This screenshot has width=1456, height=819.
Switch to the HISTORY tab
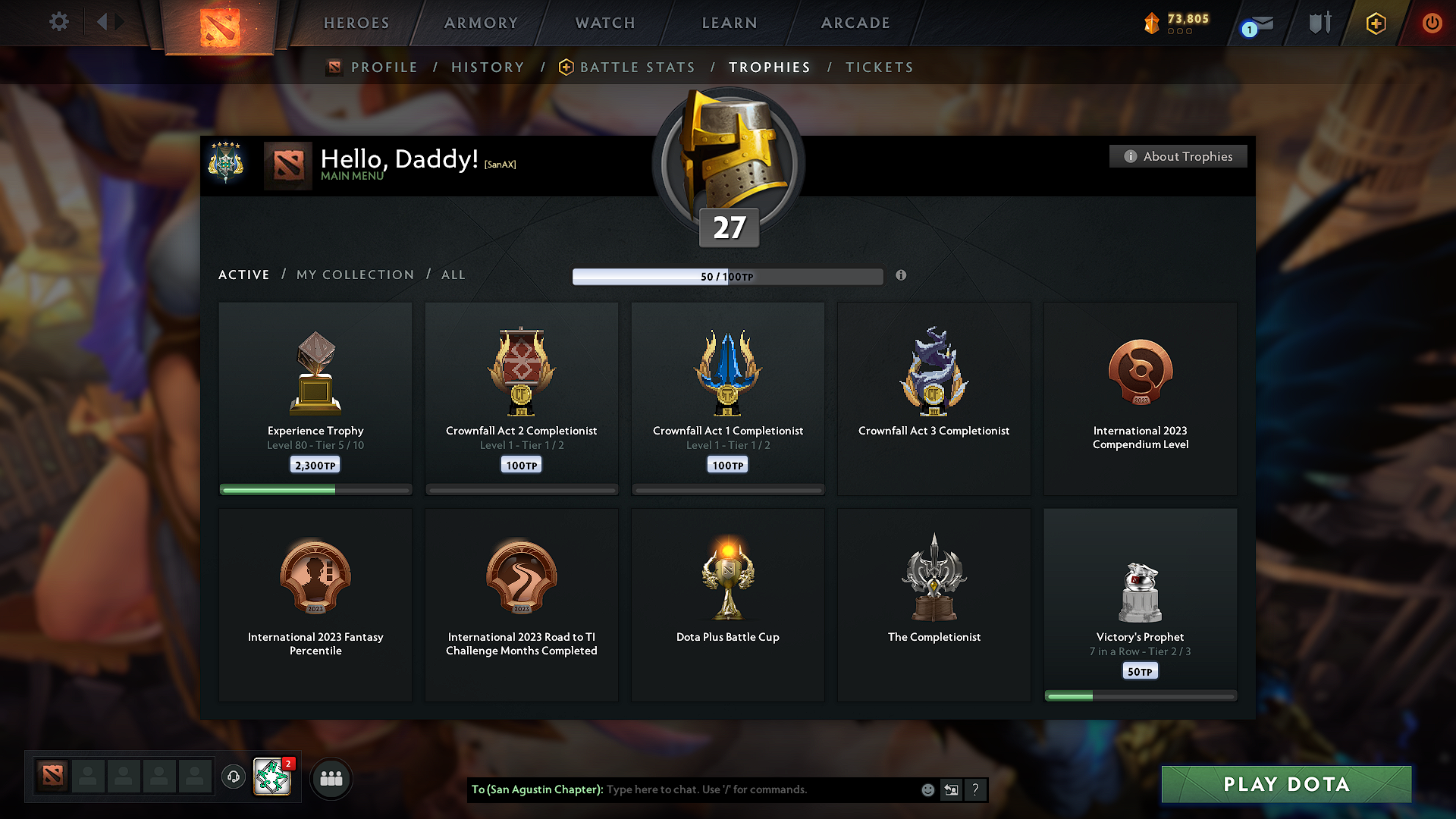point(488,67)
